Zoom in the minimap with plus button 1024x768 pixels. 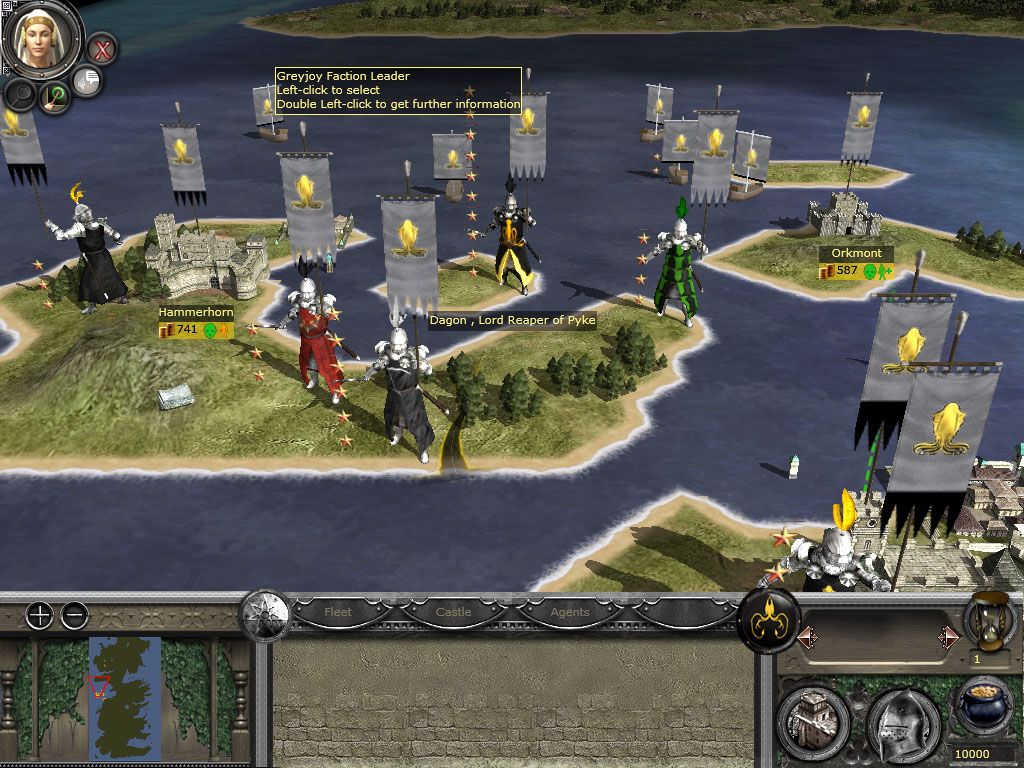click(x=39, y=616)
